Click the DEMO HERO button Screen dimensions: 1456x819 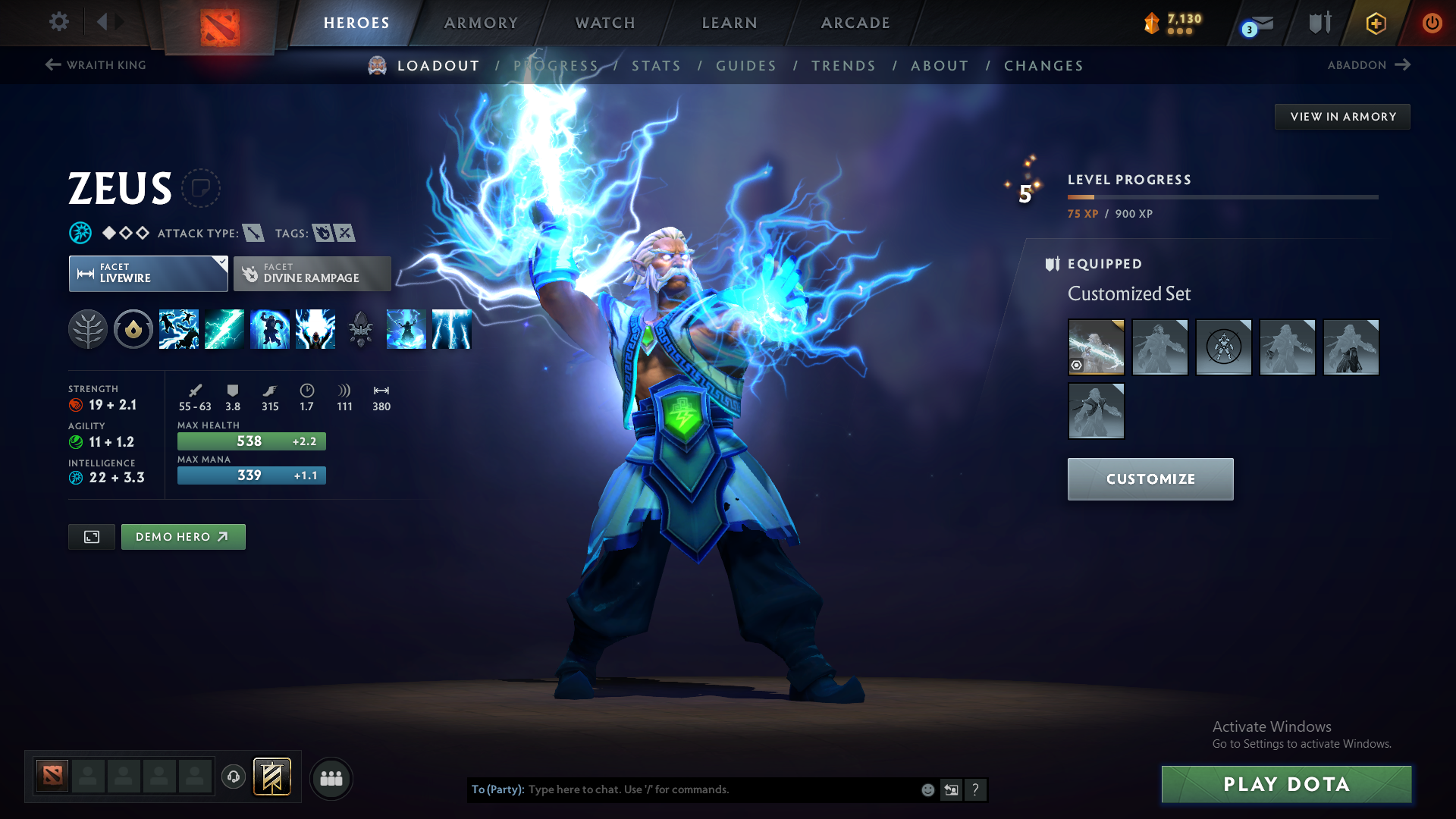[x=183, y=536]
